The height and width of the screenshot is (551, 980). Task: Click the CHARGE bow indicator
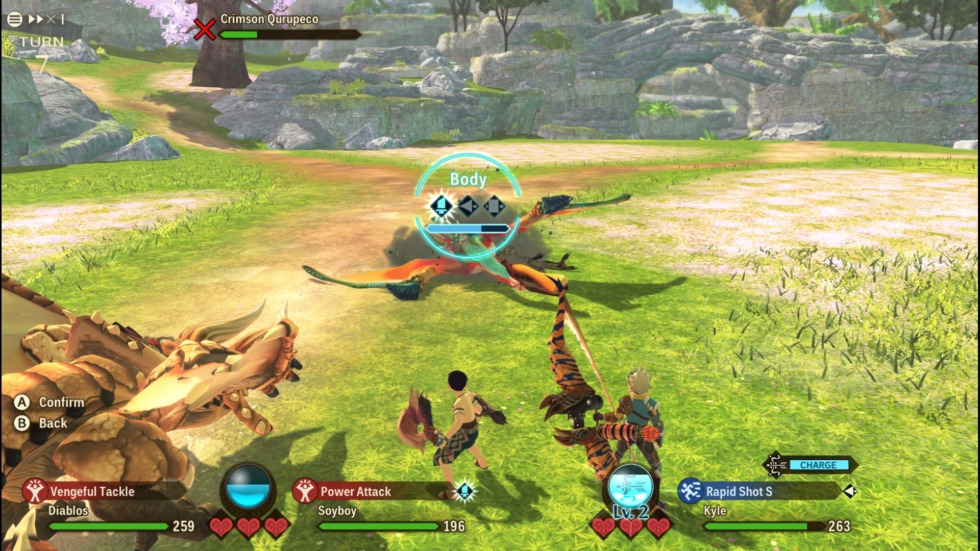(x=818, y=464)
